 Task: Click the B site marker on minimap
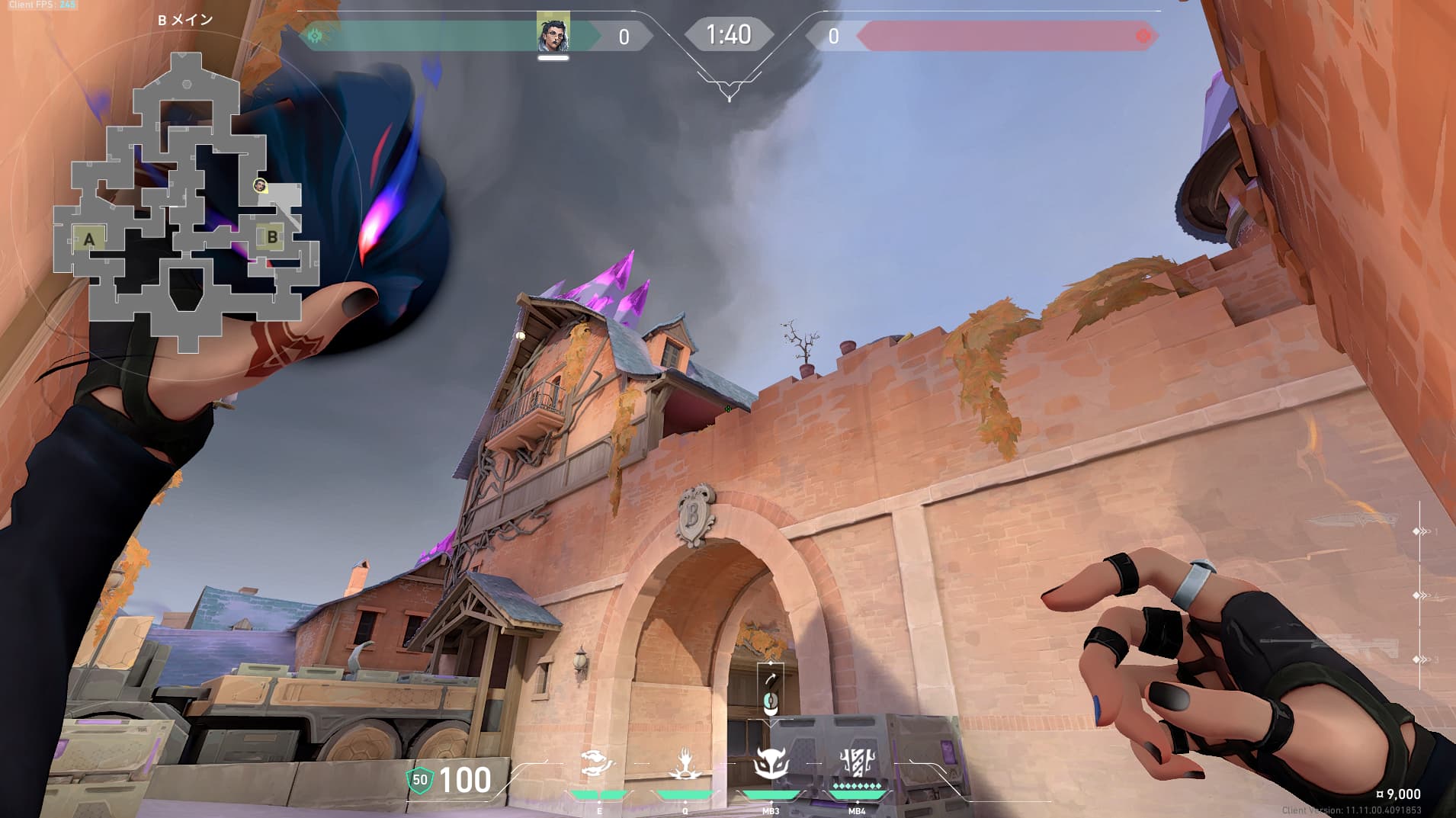point(272,237)
